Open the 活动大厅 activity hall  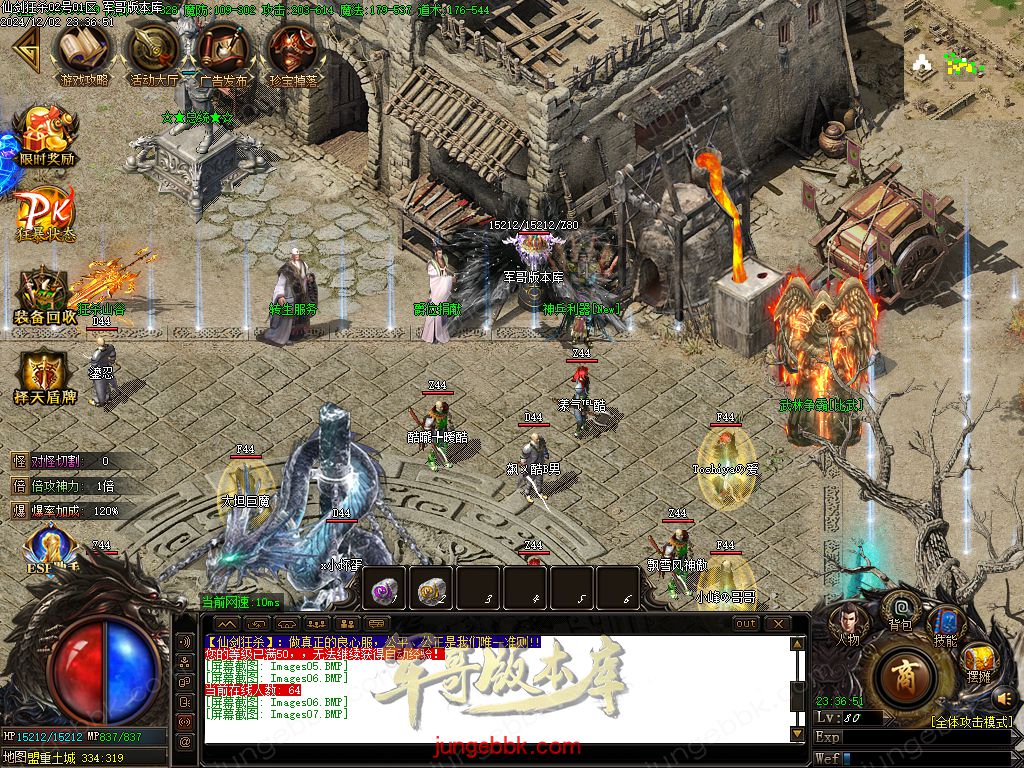click(153, 48)
